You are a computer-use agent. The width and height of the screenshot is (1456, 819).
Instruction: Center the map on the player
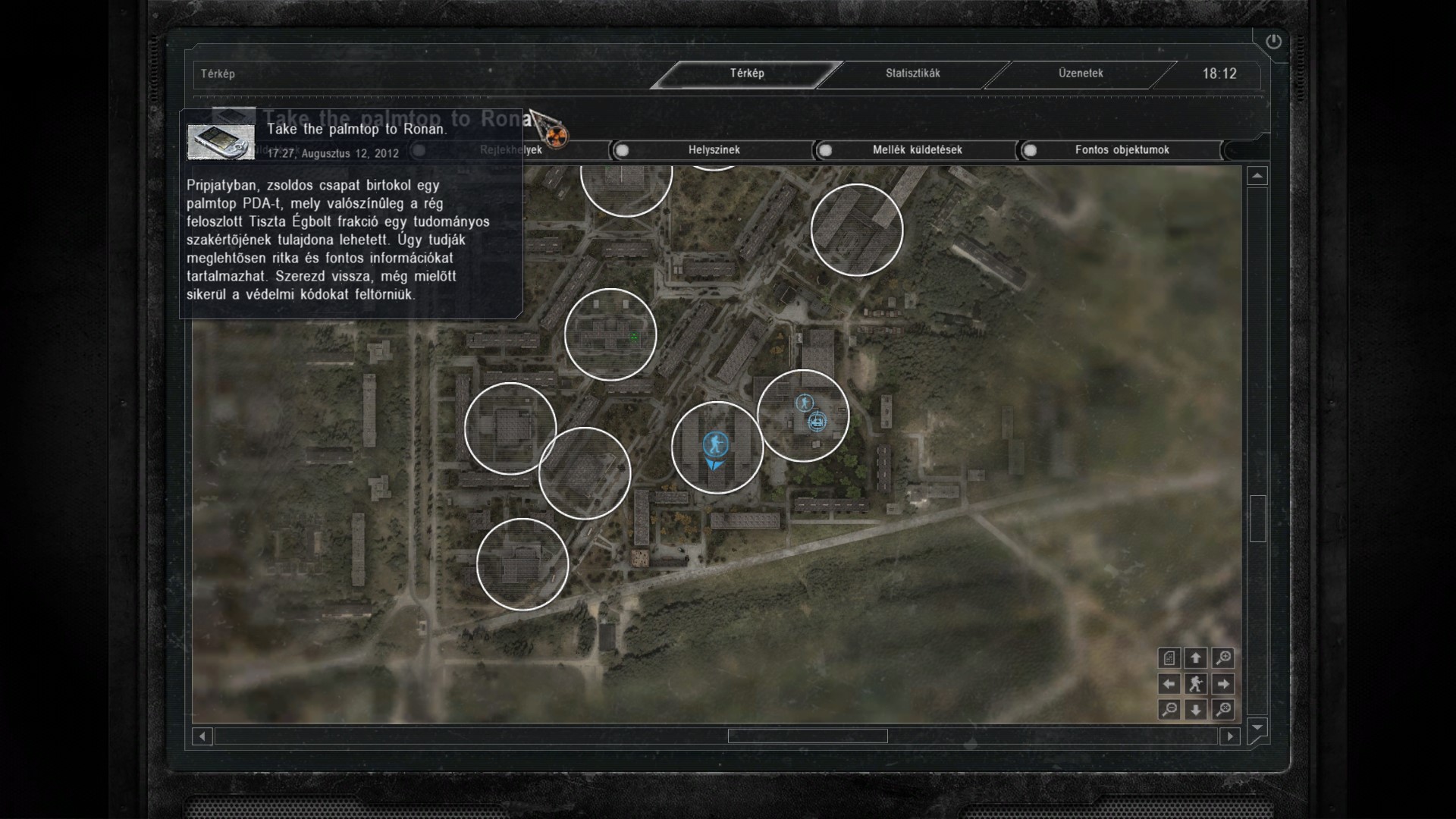point(1196,684)
